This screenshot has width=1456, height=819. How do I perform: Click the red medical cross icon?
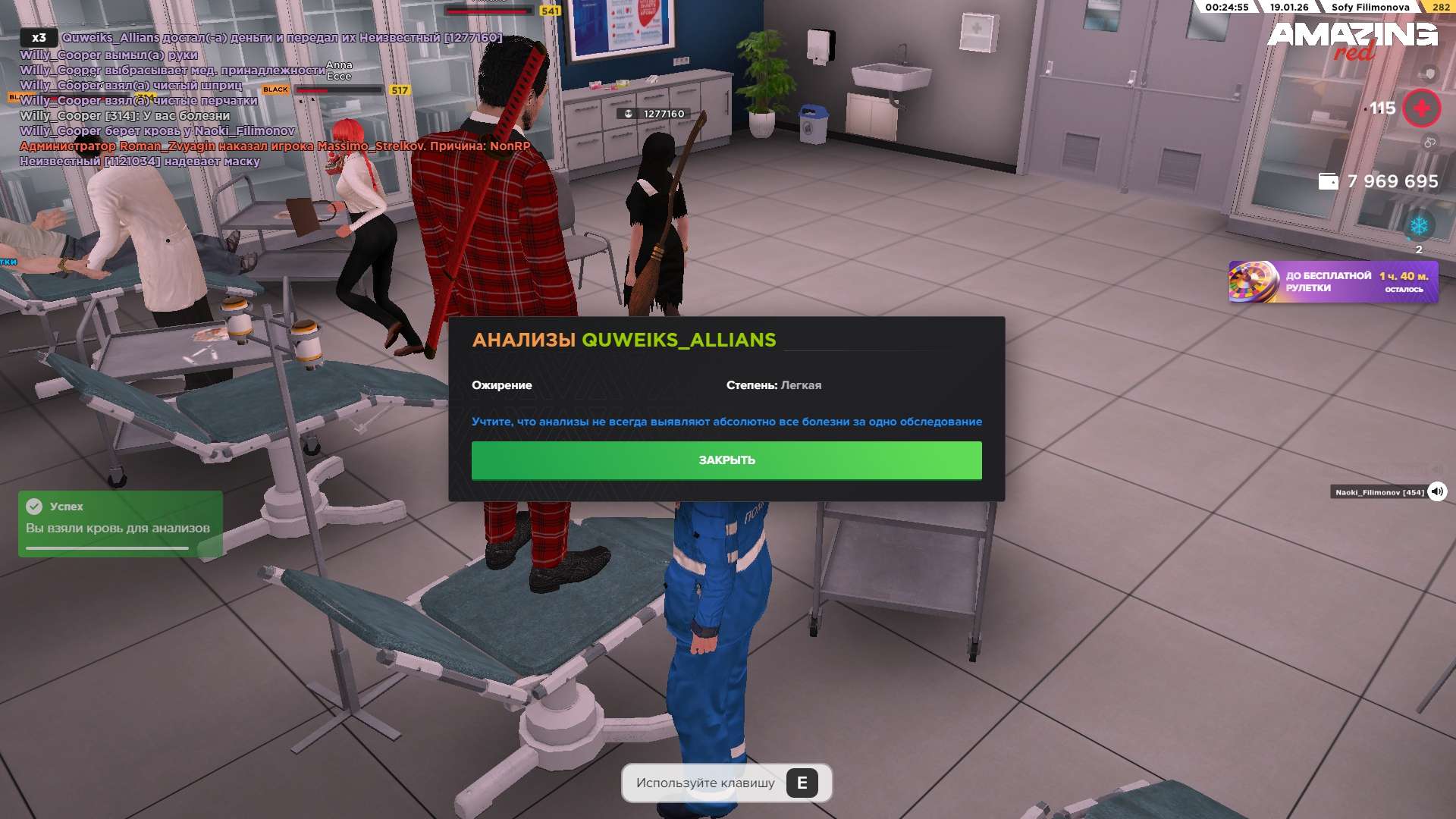1421,108
